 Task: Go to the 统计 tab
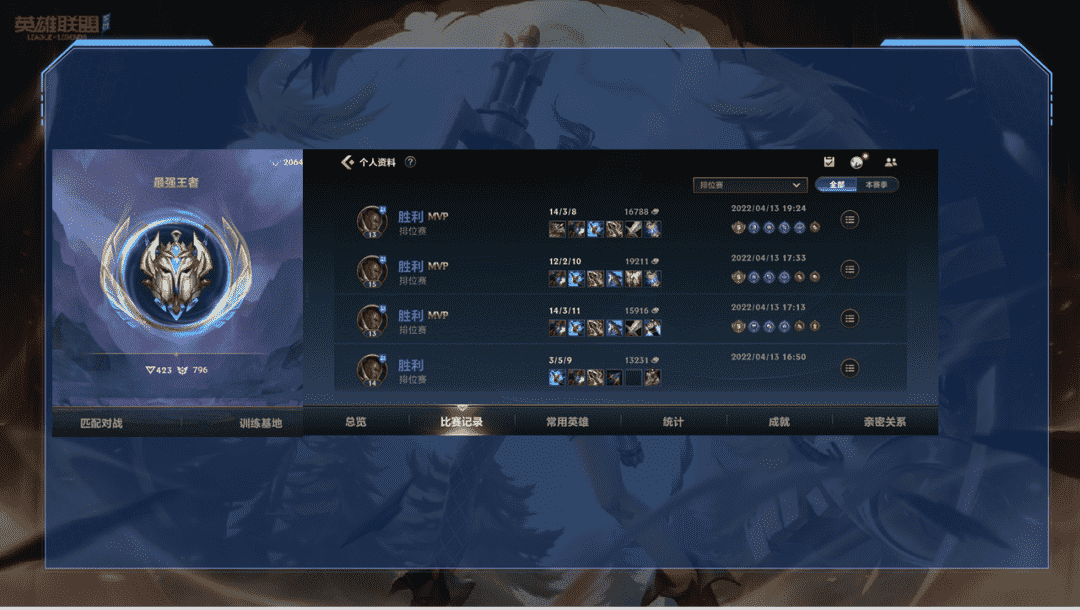click(673, 422)
